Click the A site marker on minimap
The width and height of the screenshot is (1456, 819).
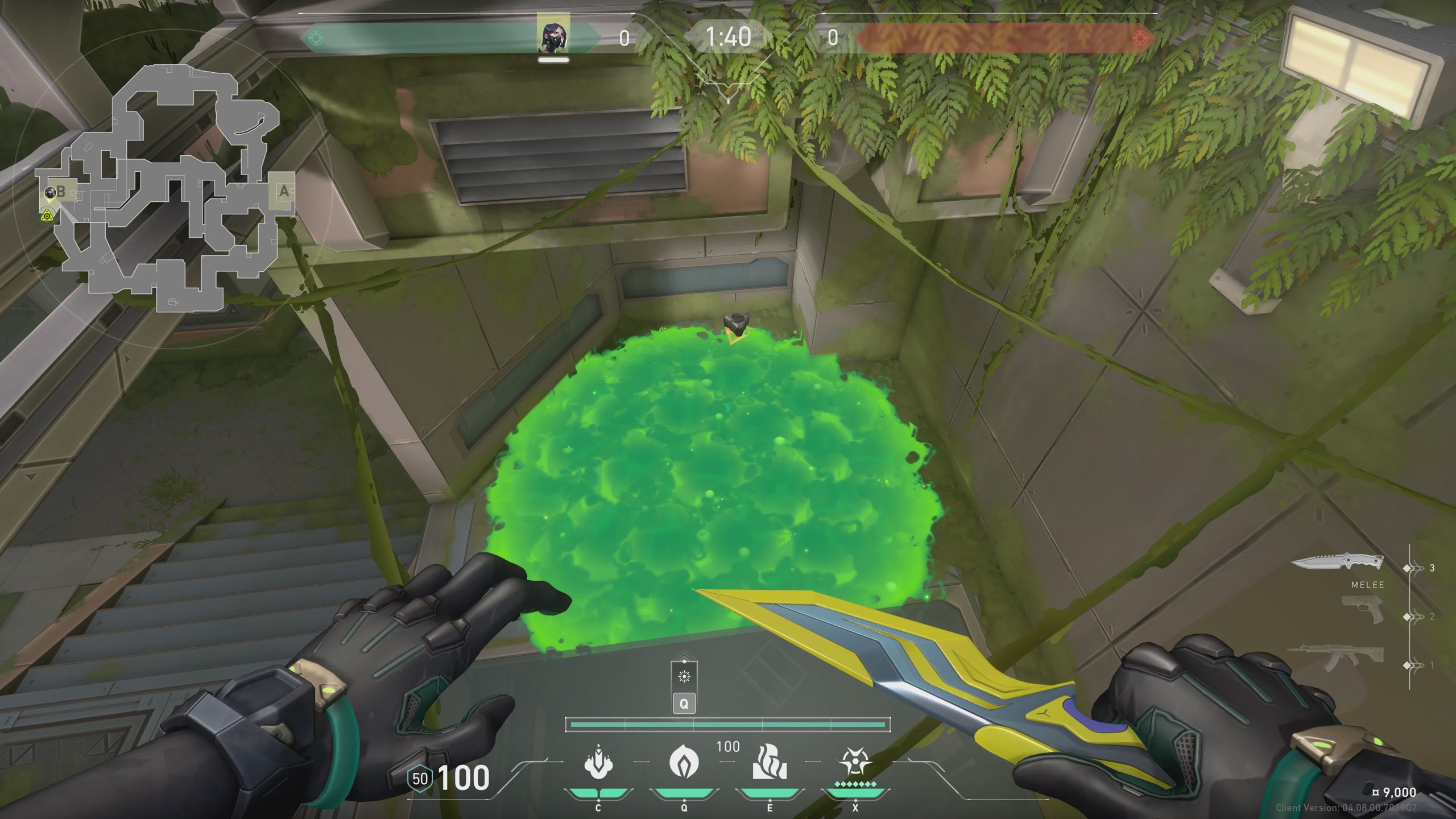tap(283, 191)
